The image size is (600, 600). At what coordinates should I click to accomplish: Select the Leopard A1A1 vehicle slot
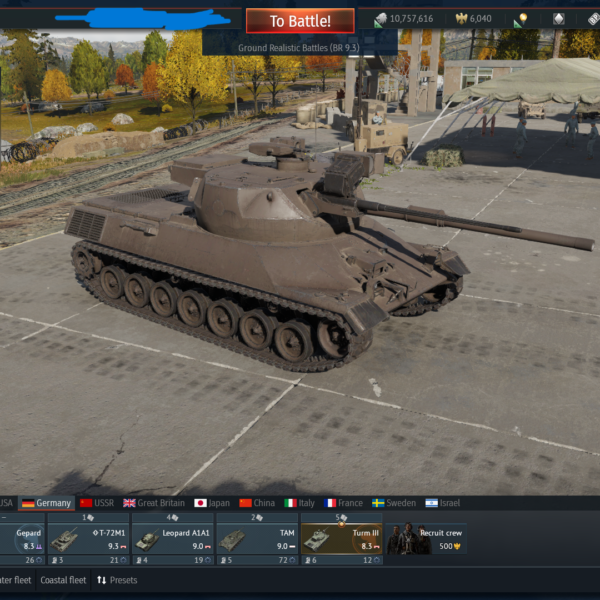172,540
